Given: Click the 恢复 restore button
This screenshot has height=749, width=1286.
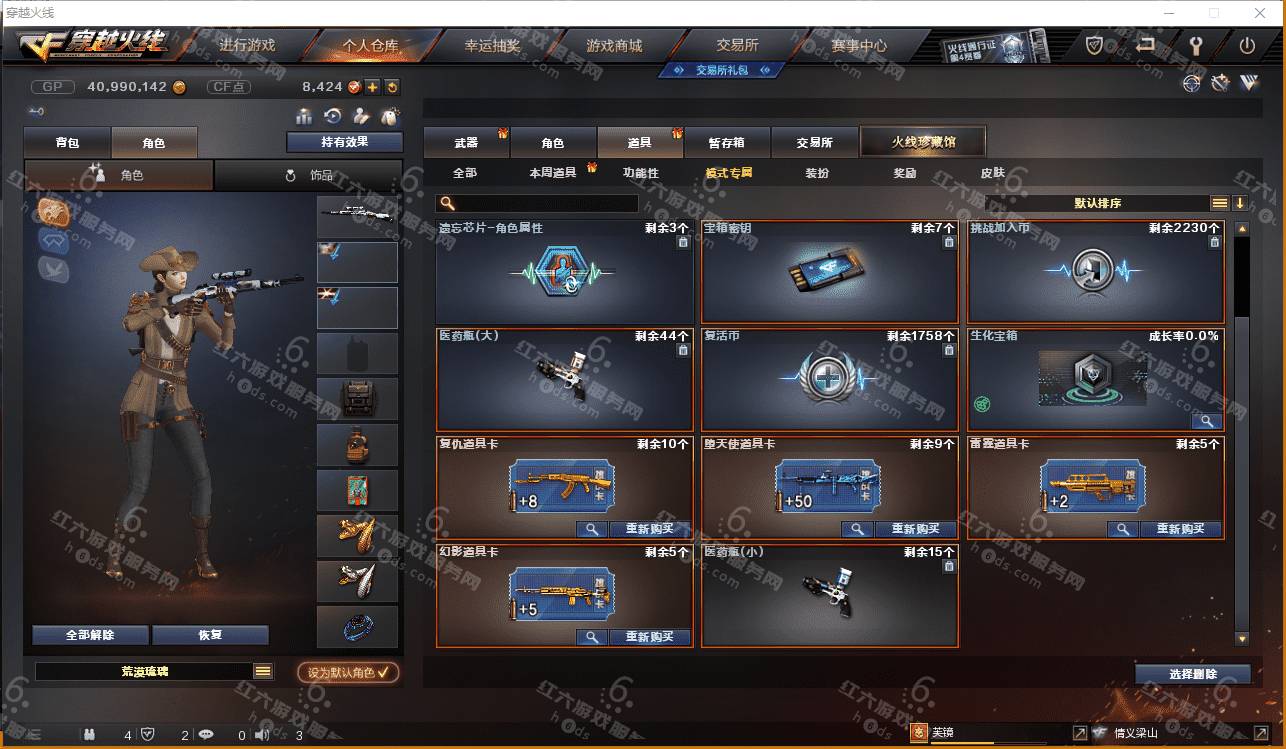Looking at the screenshot, I should tap(210, 635).
